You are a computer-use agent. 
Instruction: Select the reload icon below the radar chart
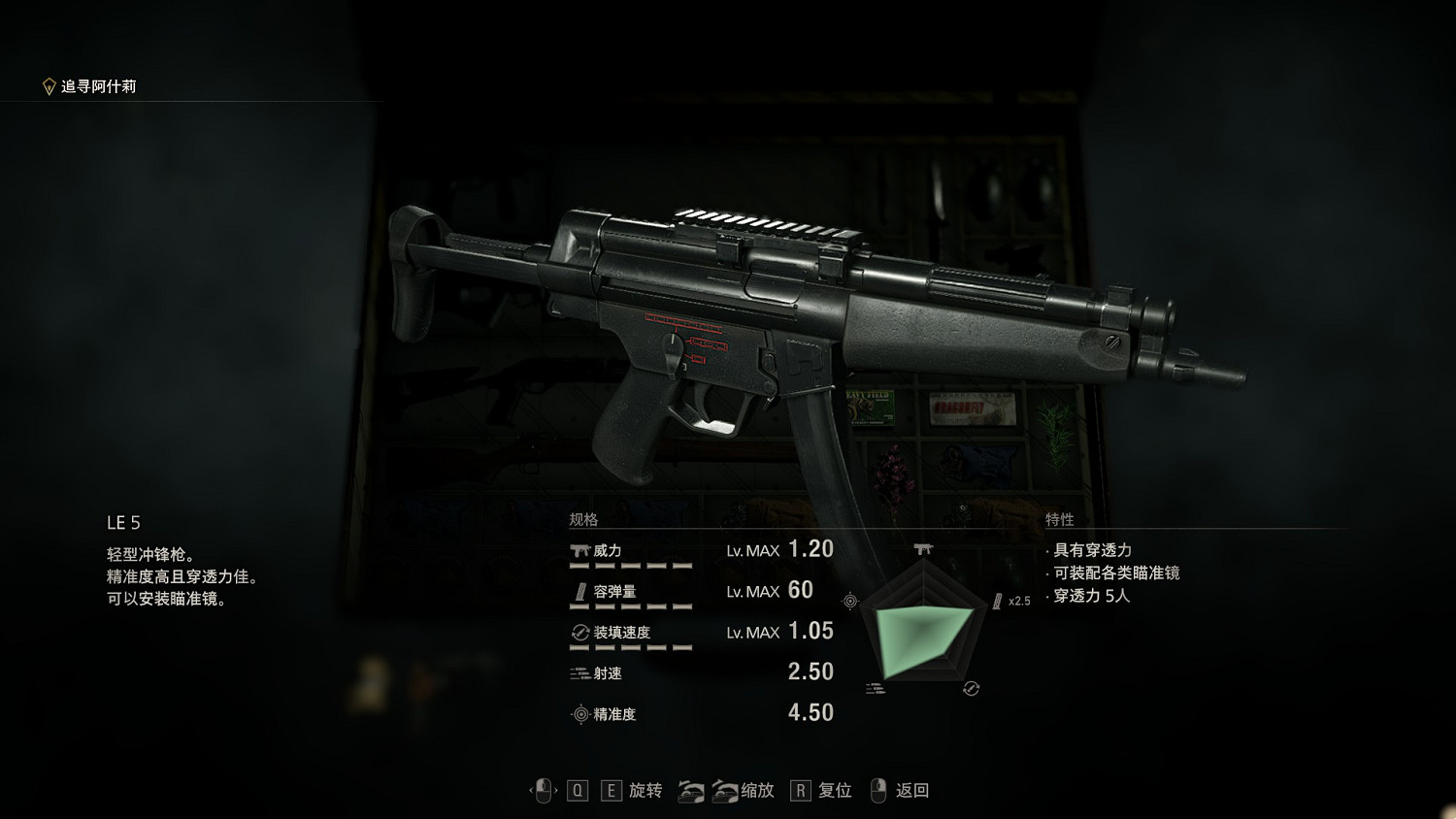(x=969, y=689)
